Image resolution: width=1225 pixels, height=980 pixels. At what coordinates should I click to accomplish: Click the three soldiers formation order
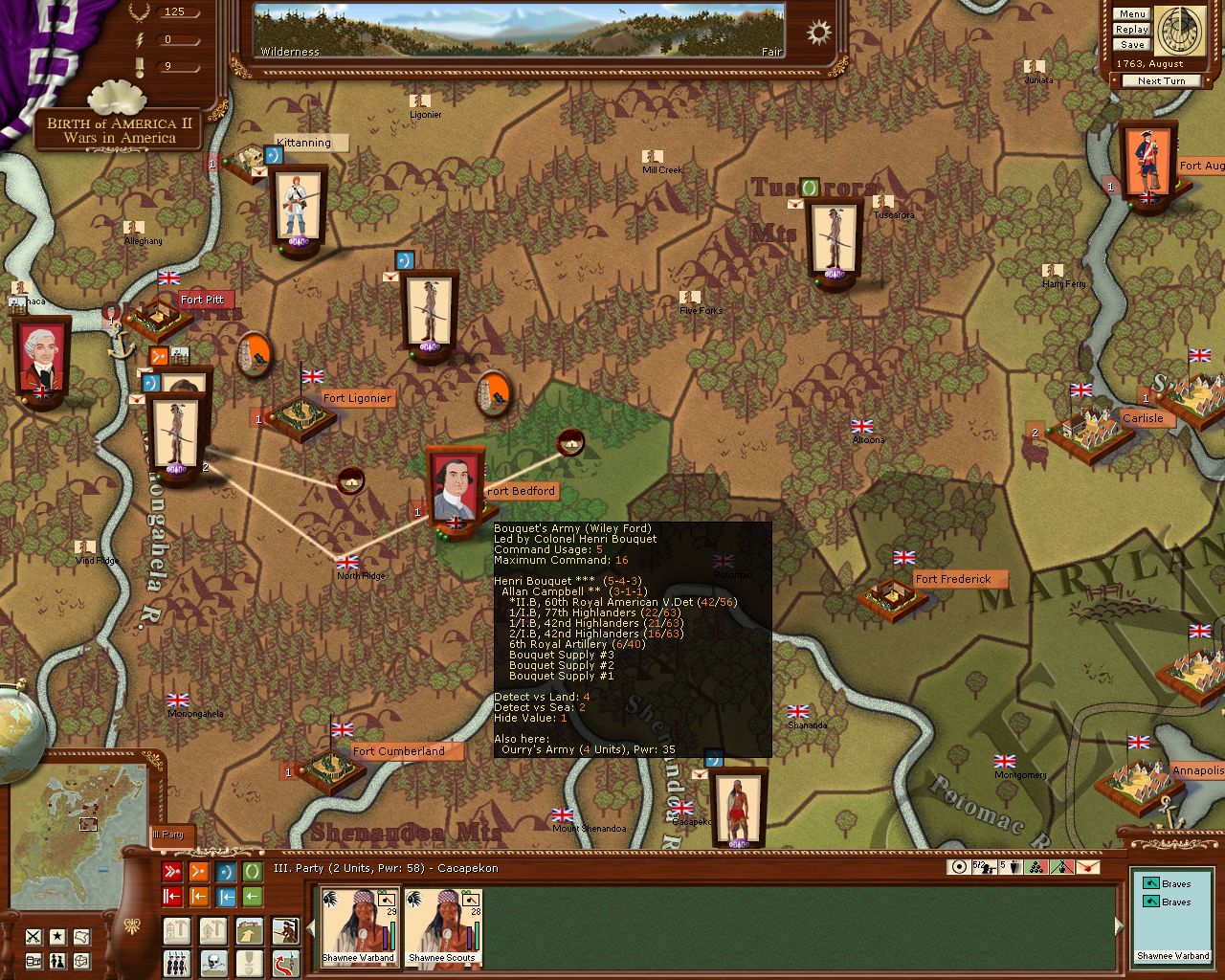176,962
